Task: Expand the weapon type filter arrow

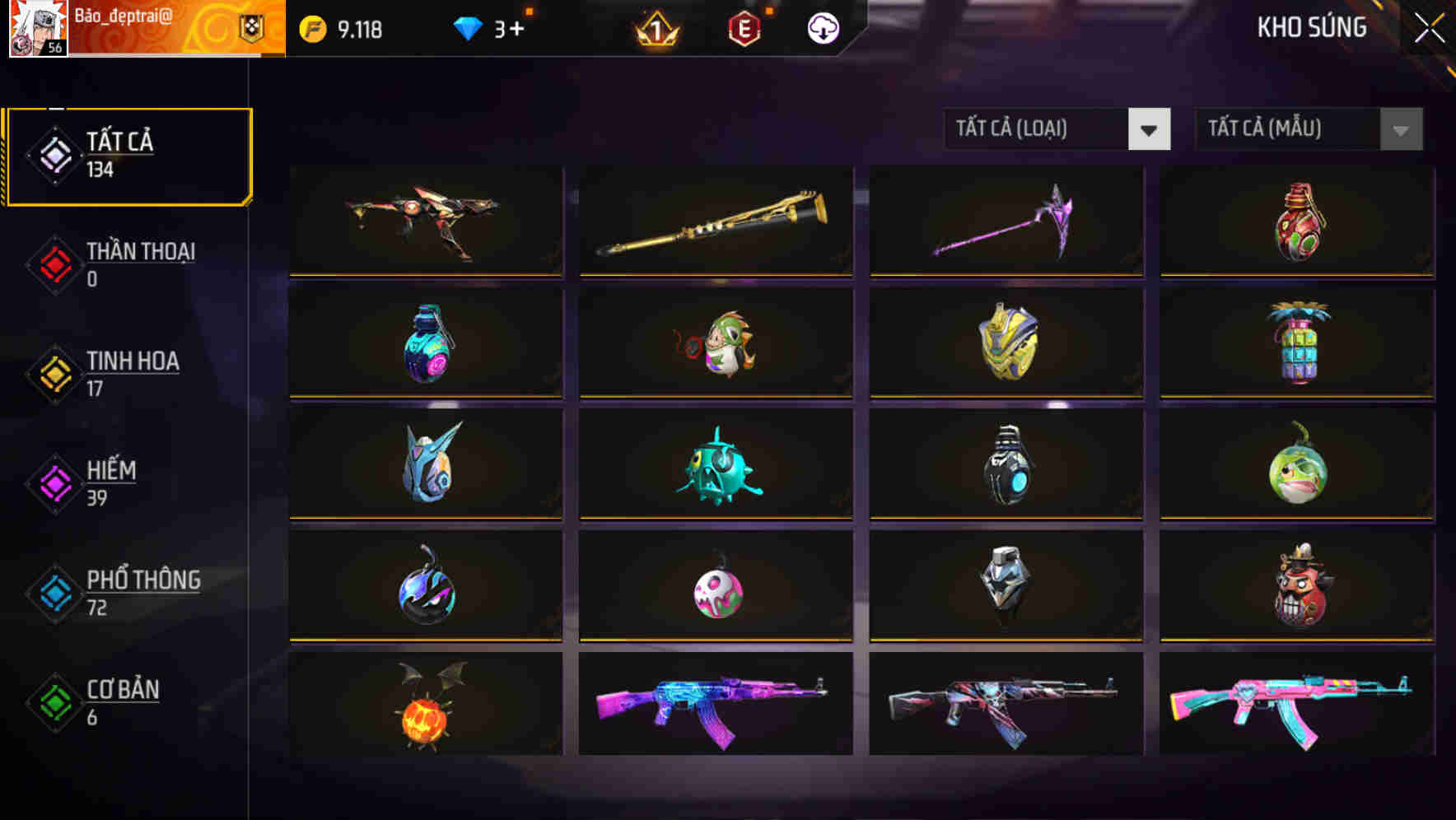Action: click(1150, 129)
